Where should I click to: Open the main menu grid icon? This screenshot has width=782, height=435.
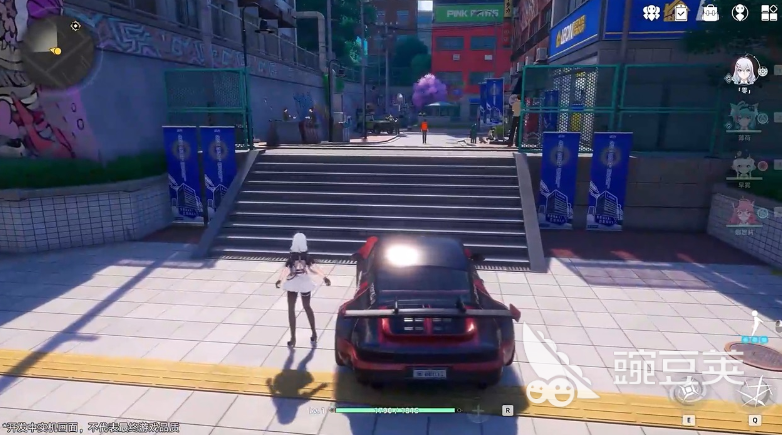[769, 13]
